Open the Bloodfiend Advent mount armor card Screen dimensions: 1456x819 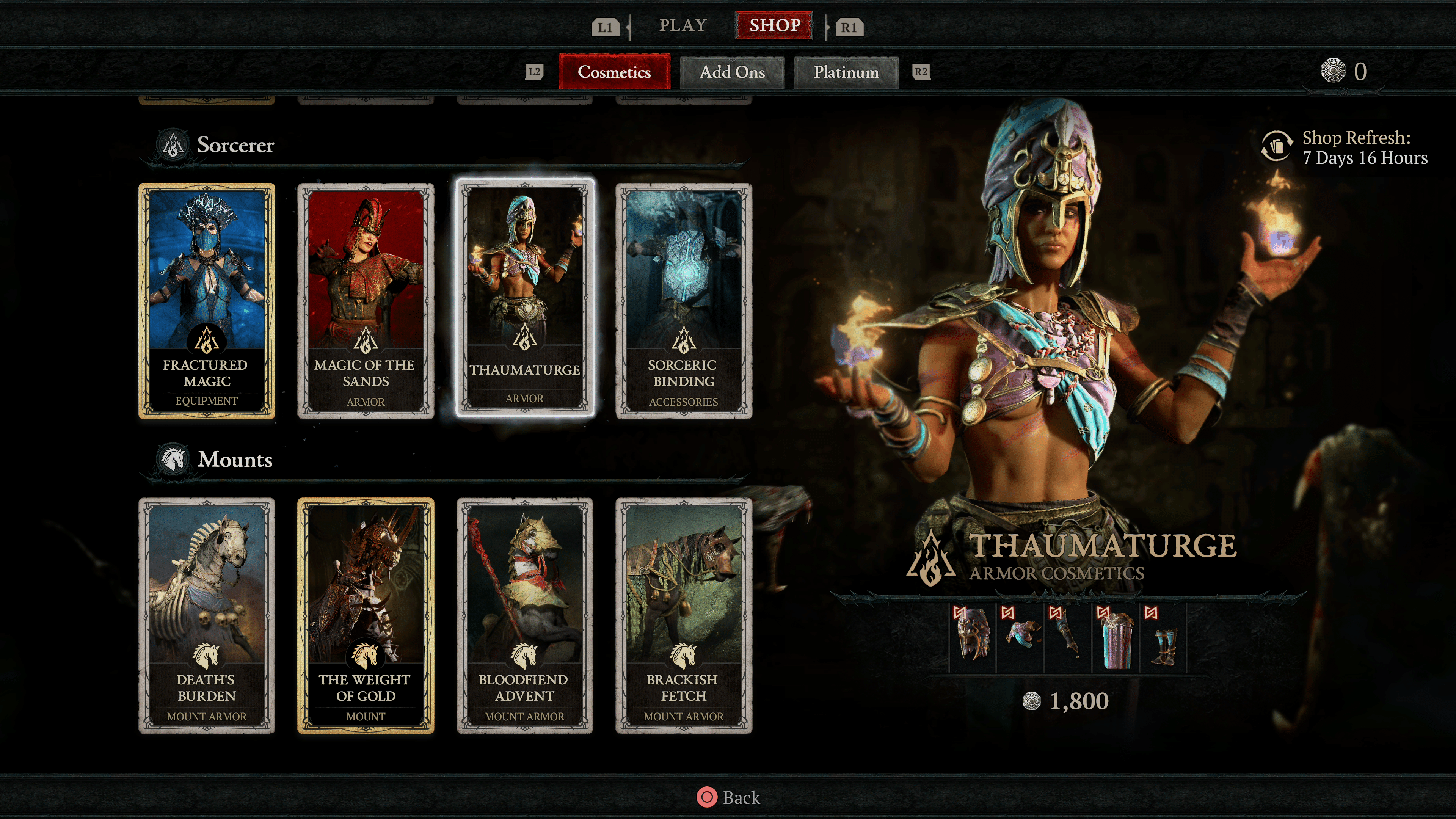[524, 615]
